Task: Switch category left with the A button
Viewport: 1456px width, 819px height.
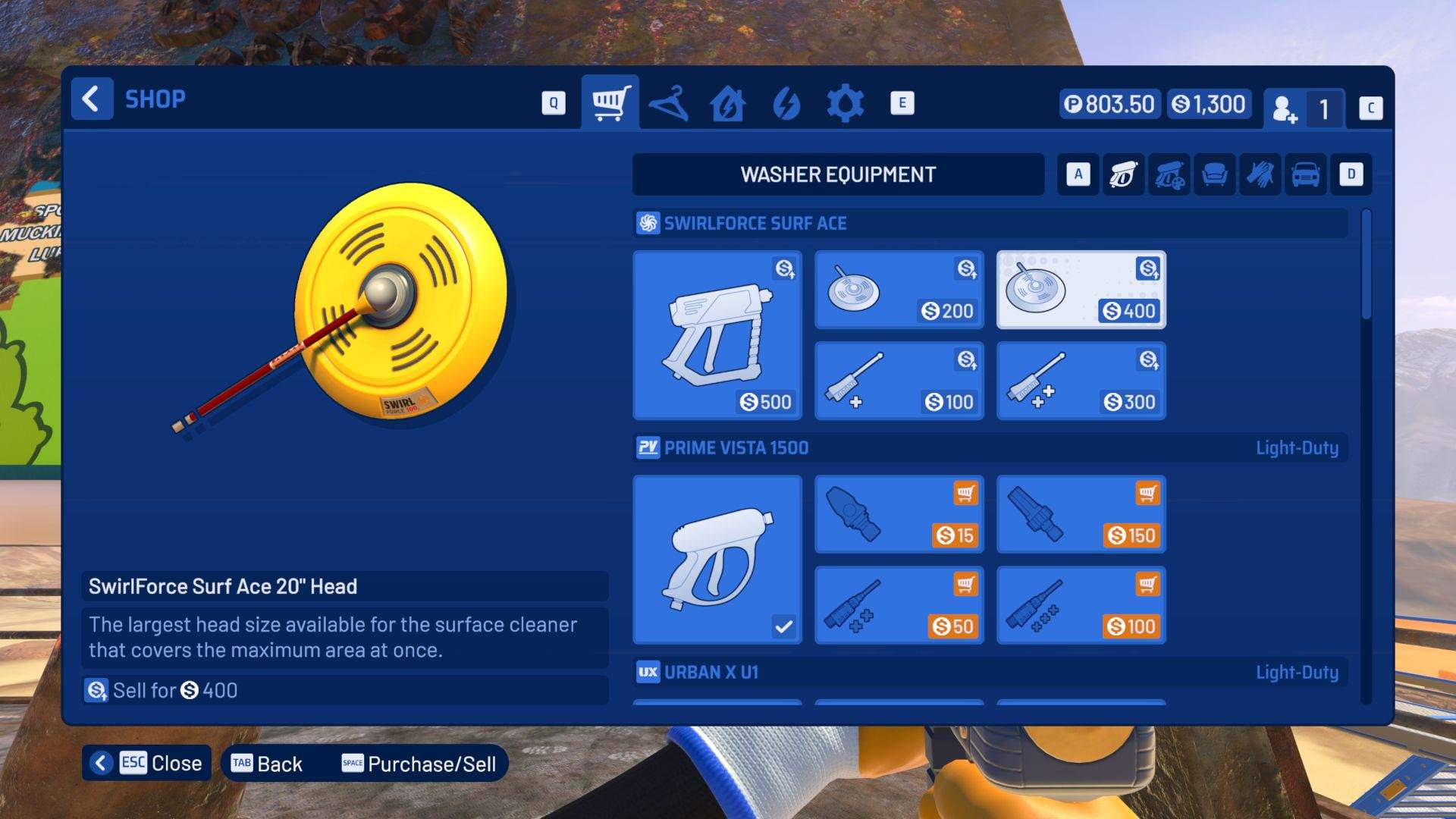Action: 1078,174
